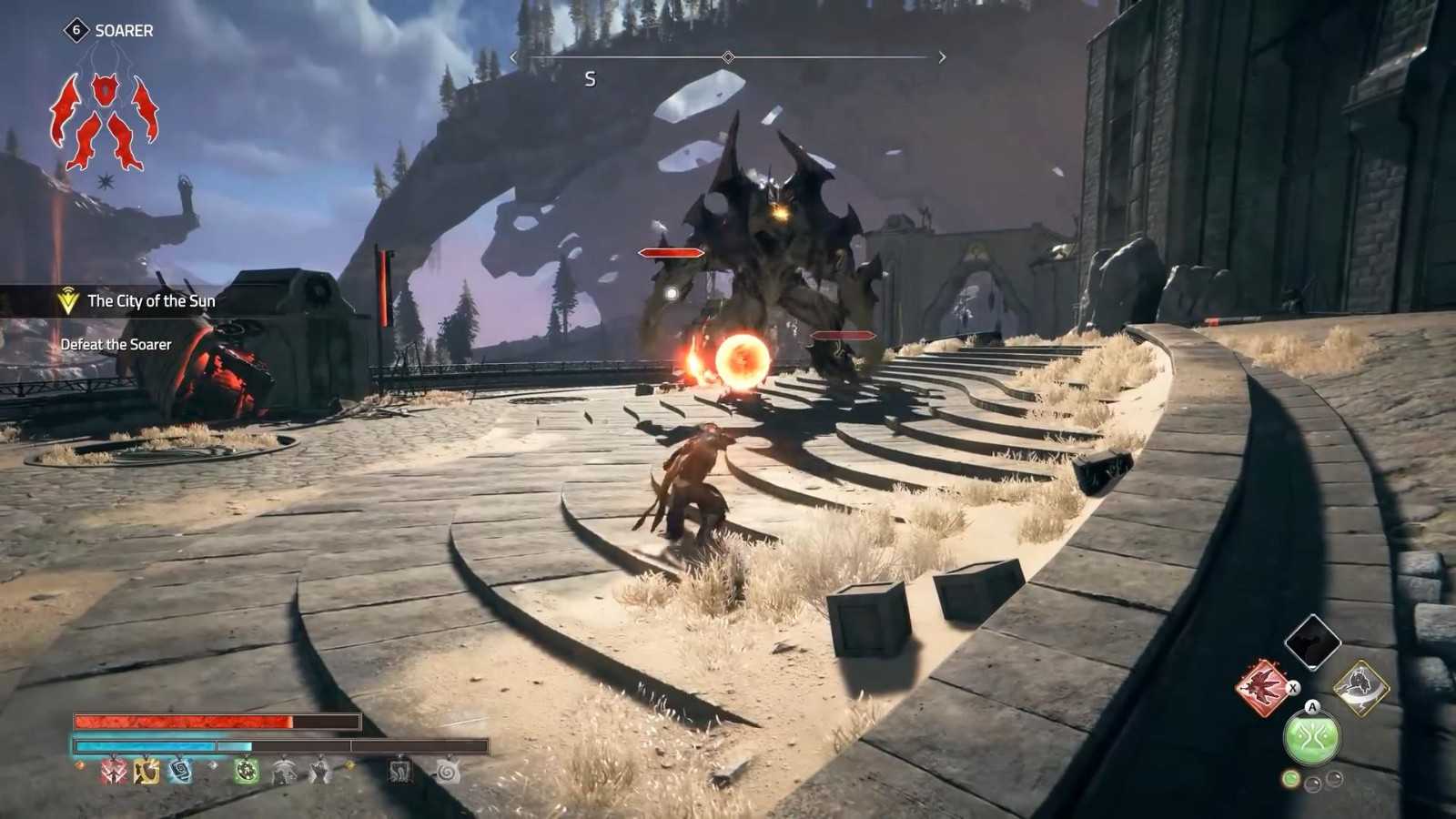Use the green circular heal ability
The height and width of the screenshot is (819, 1456).
1311,737
